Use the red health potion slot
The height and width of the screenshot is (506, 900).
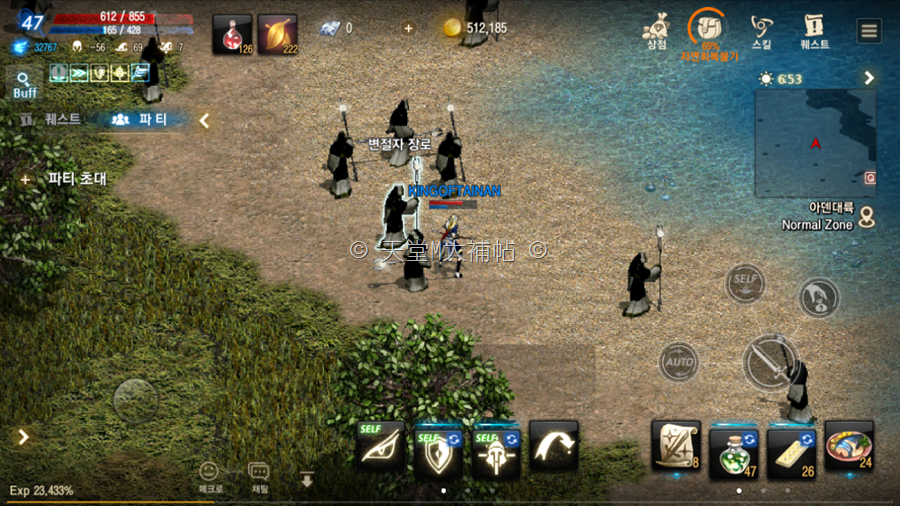coord(232,34)
